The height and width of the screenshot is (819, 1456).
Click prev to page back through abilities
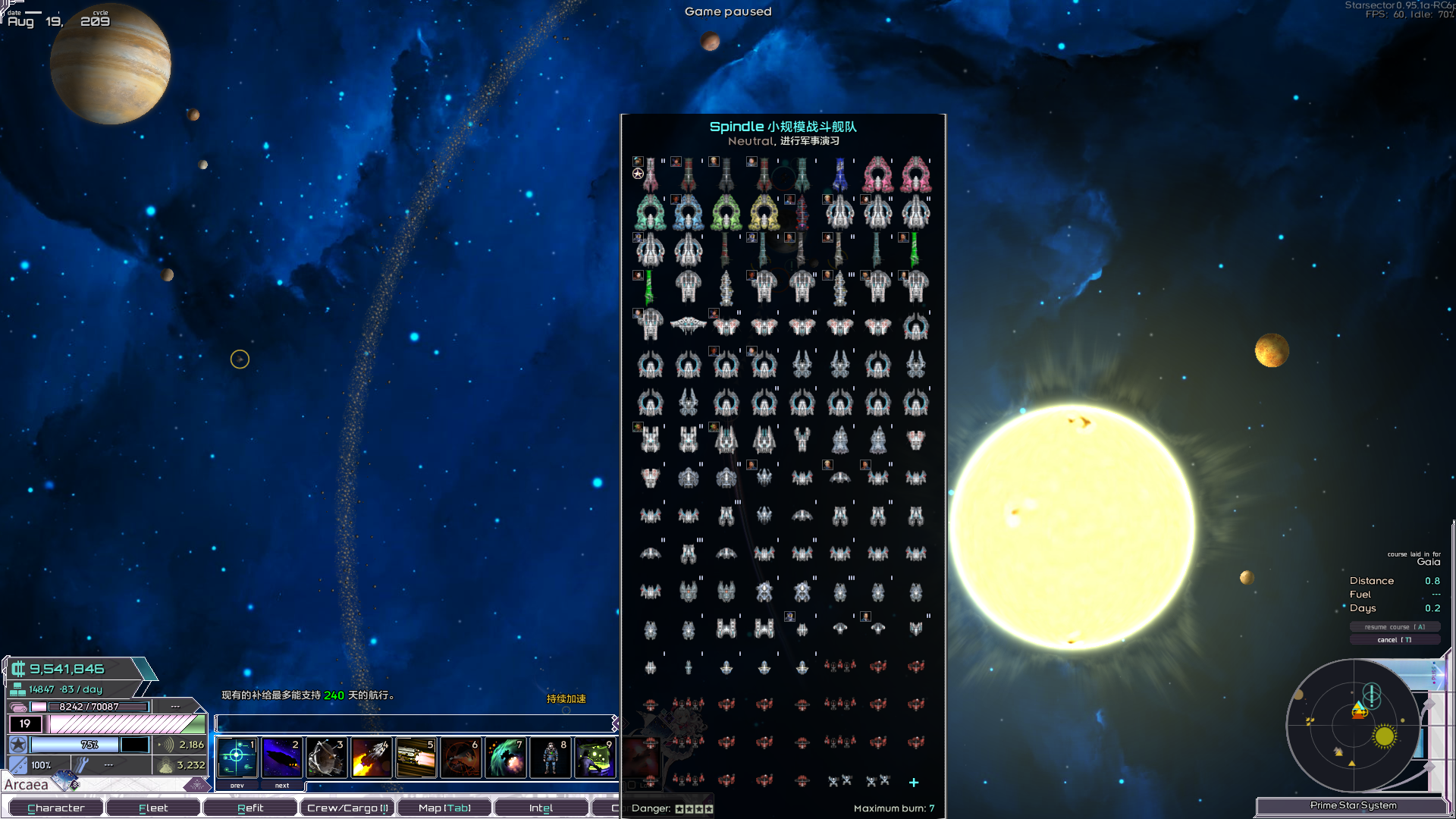(x=237, y=786)
